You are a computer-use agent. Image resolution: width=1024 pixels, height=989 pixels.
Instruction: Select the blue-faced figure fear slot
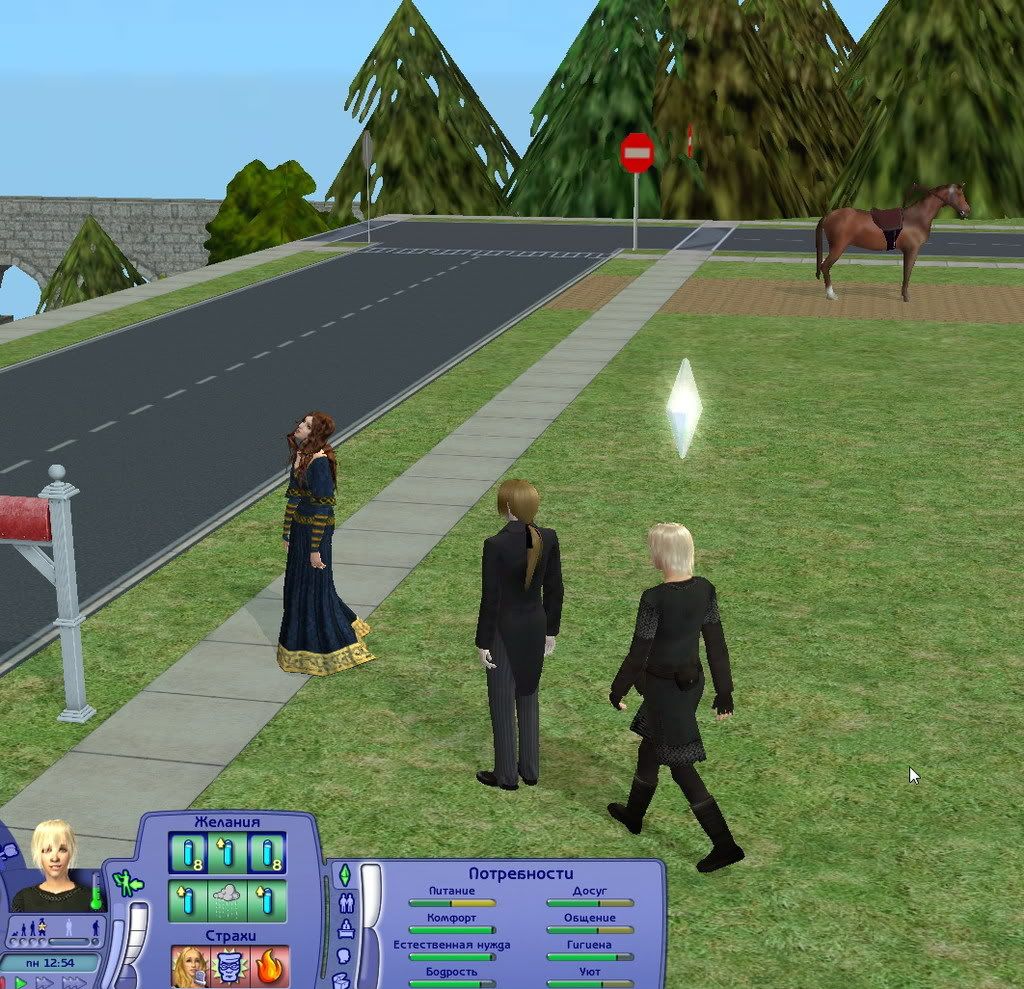point(229,967)
